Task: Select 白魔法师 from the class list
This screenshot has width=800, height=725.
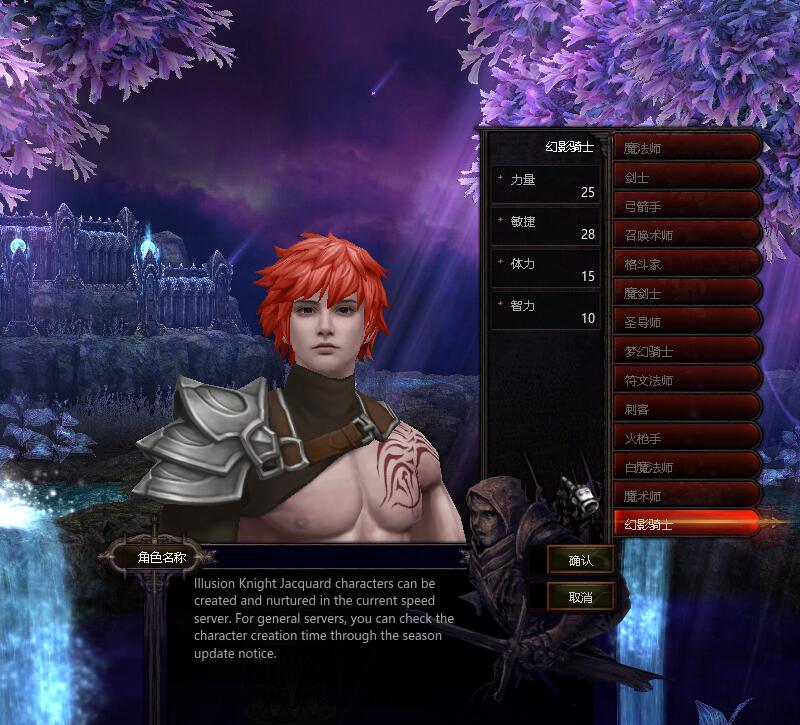Action: [686, 466]
